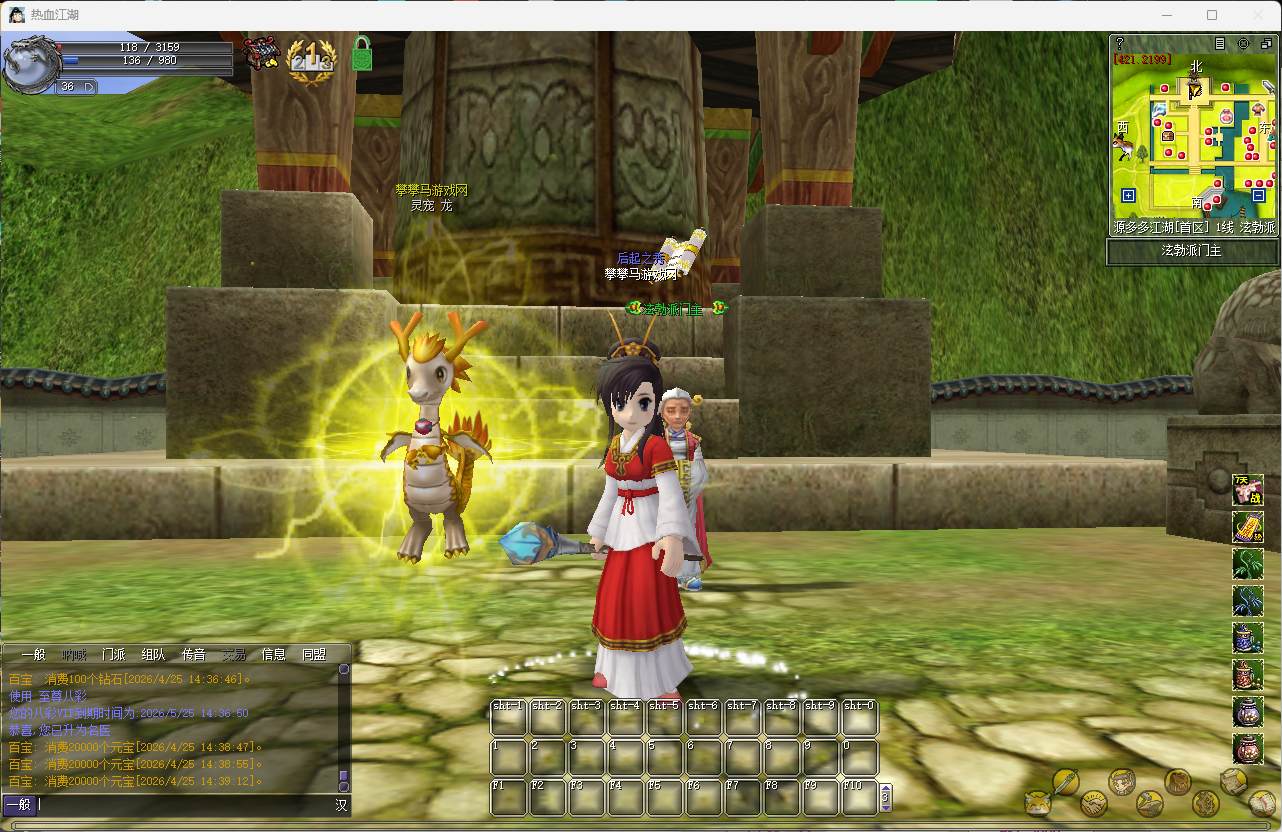Open the handshake menu icon

point(1093,803)
